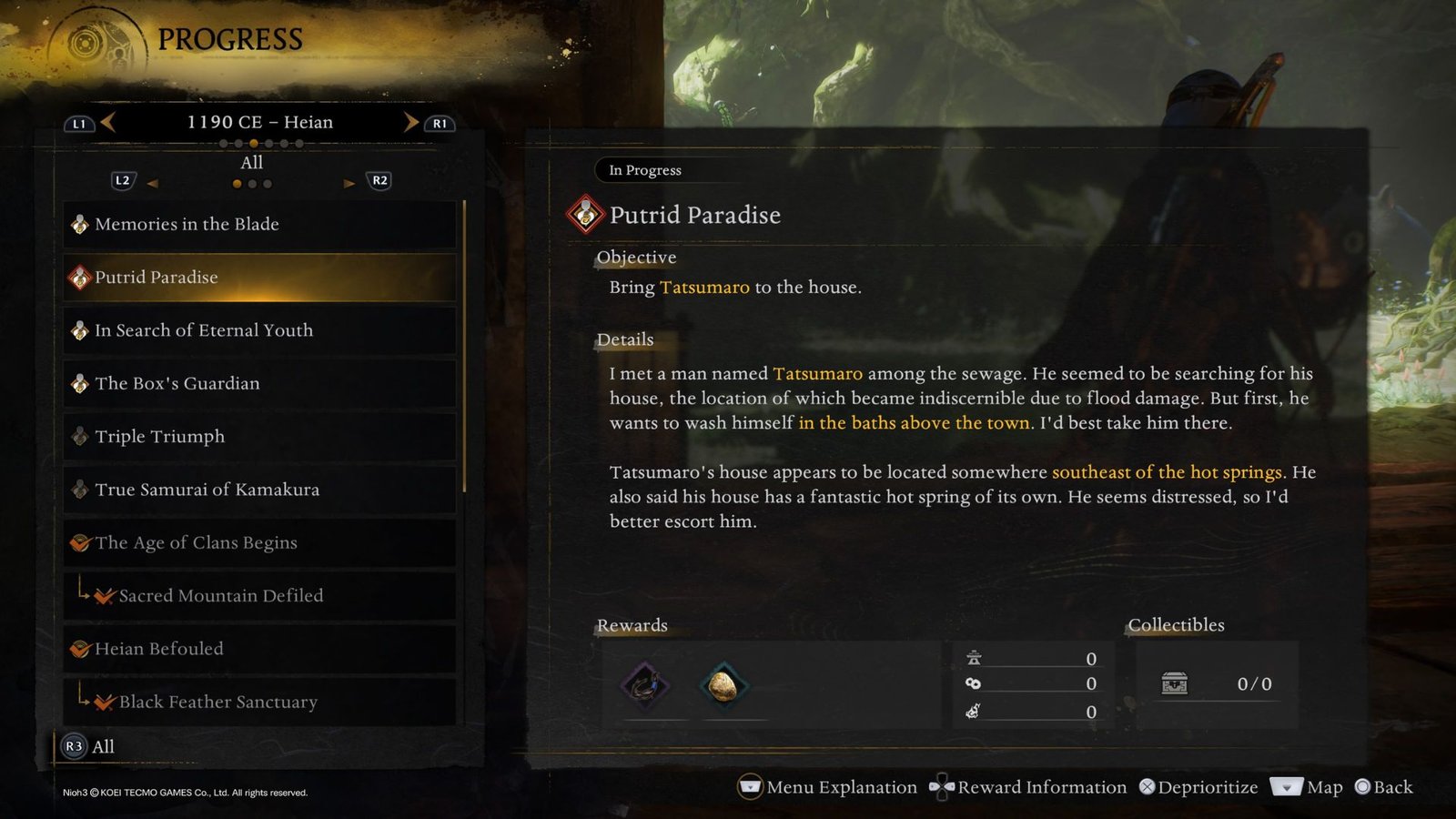
Task: Click the right arrow next to R1
Action: tap(409, 122)
